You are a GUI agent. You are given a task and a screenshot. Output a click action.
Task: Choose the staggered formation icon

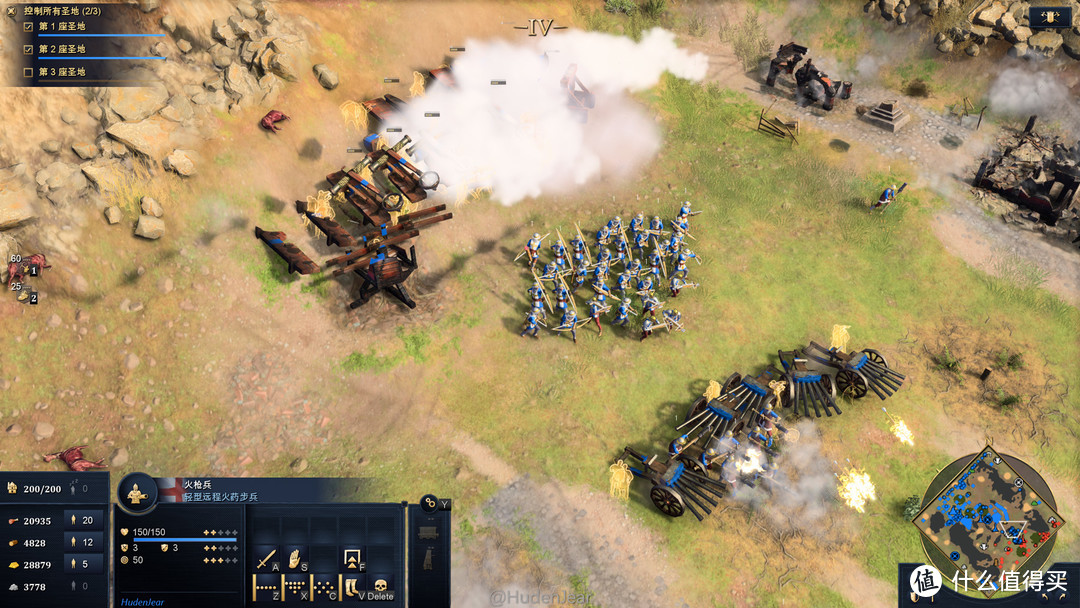pyautogui.click(x=323, y=587)
